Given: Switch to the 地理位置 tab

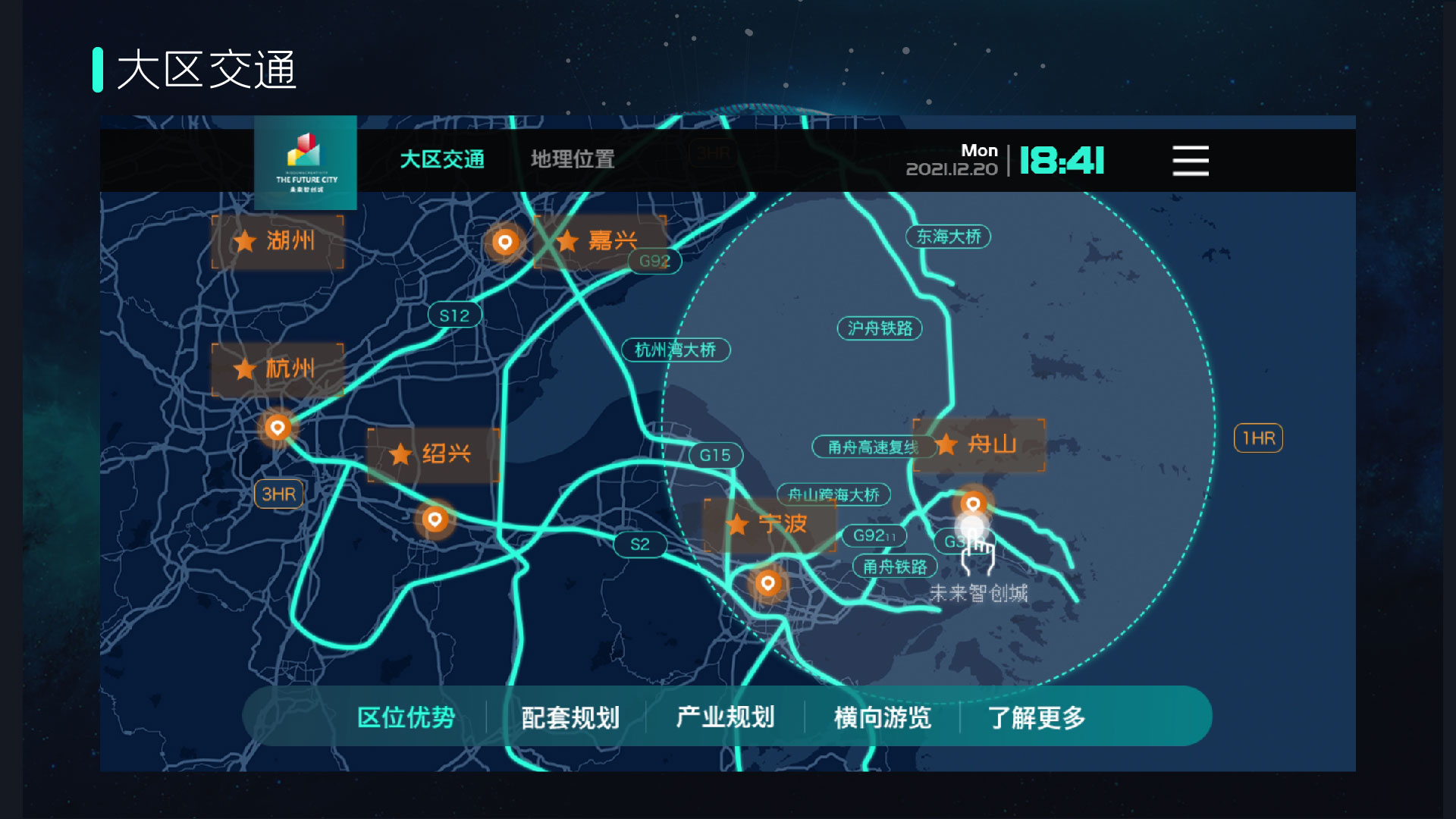Looking at the screenshot, I should tap(573, 160).
